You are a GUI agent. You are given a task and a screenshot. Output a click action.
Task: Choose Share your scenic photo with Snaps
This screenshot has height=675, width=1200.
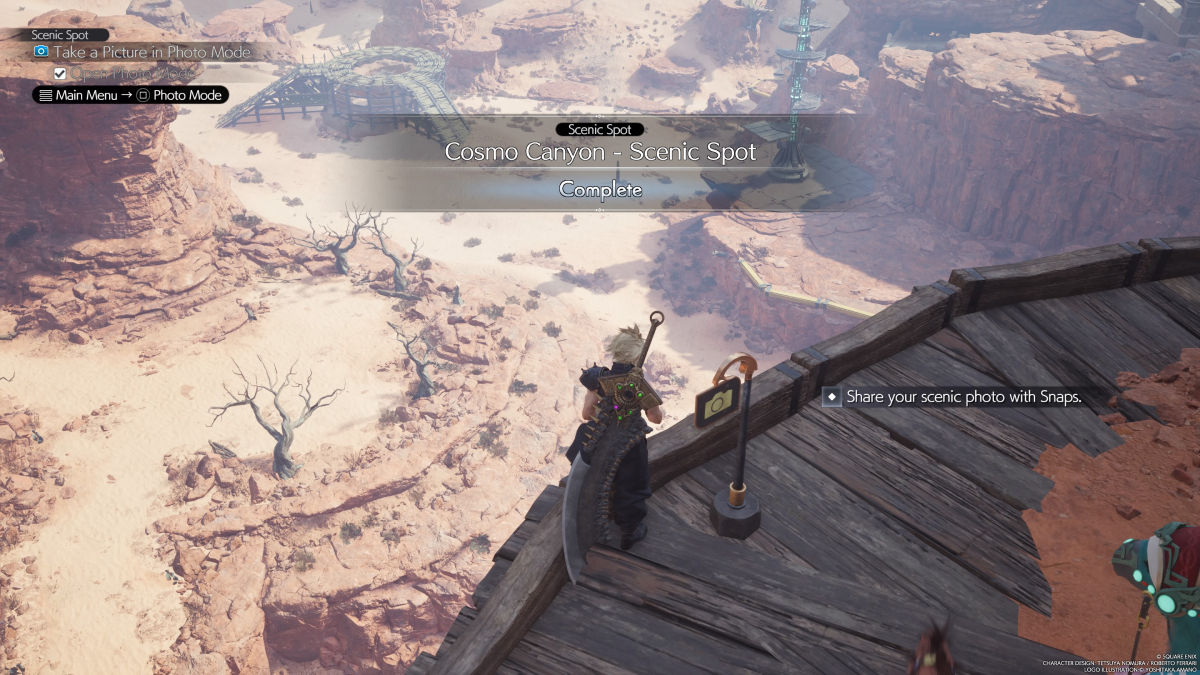pyautogui.click(x=963, y=397)
